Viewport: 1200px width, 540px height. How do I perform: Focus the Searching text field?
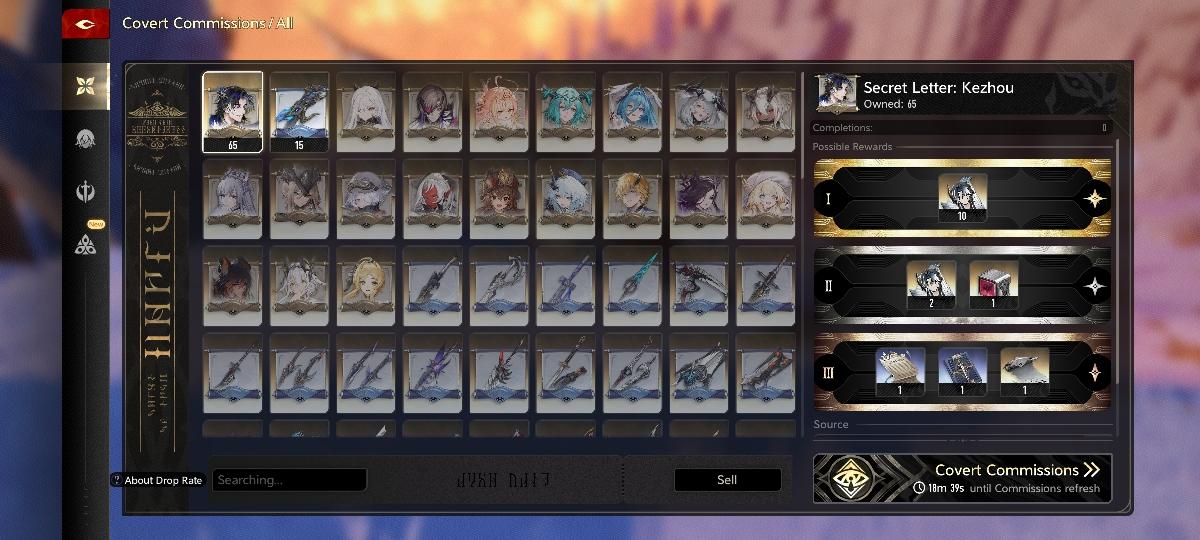tap(289, 480)
